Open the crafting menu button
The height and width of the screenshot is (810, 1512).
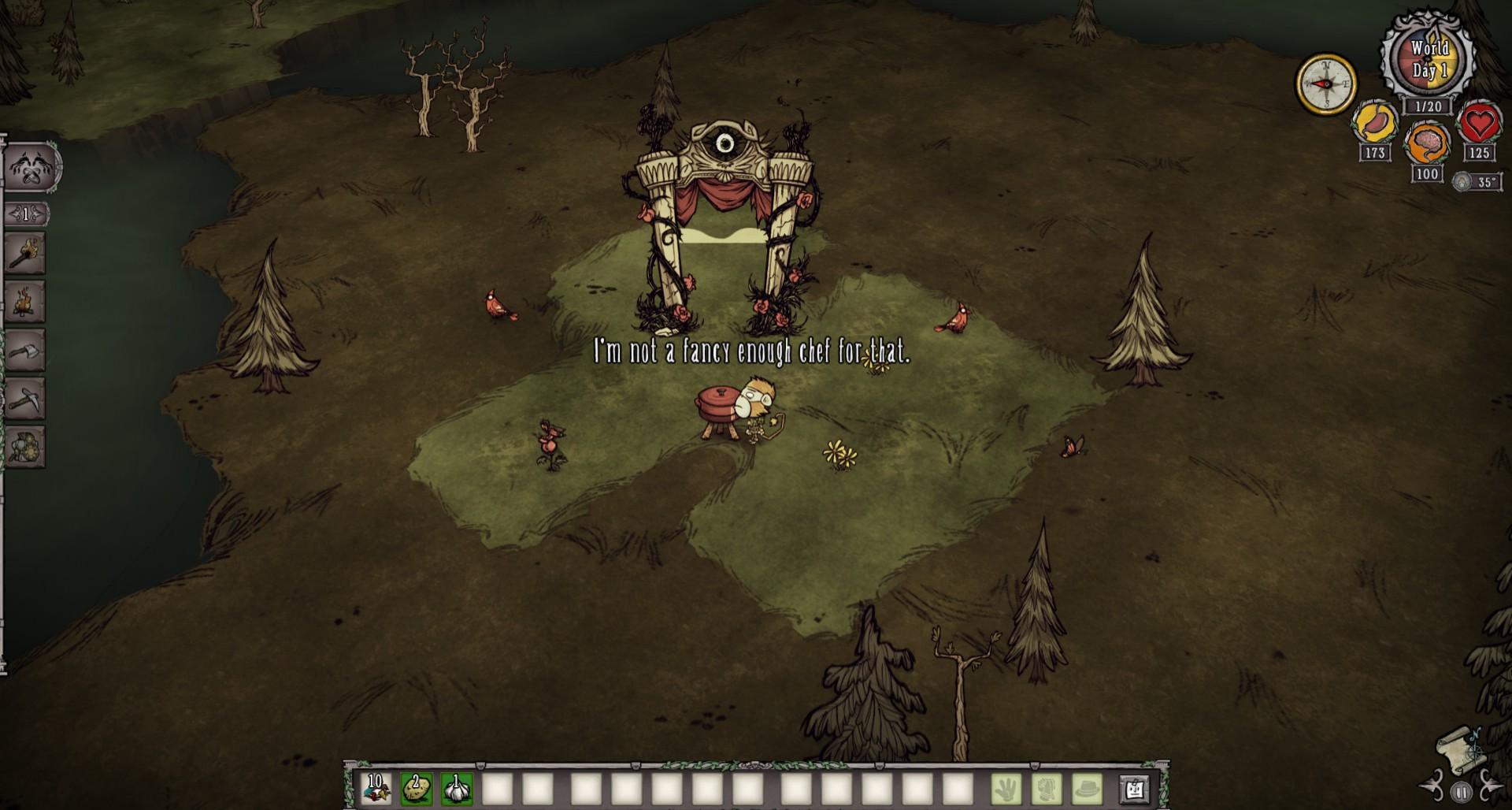[x=31, y=167]
